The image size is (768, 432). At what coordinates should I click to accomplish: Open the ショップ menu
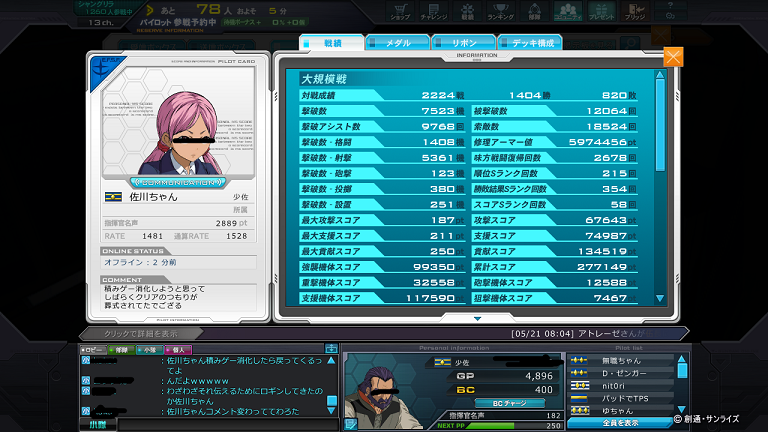(x=400, y=12)
